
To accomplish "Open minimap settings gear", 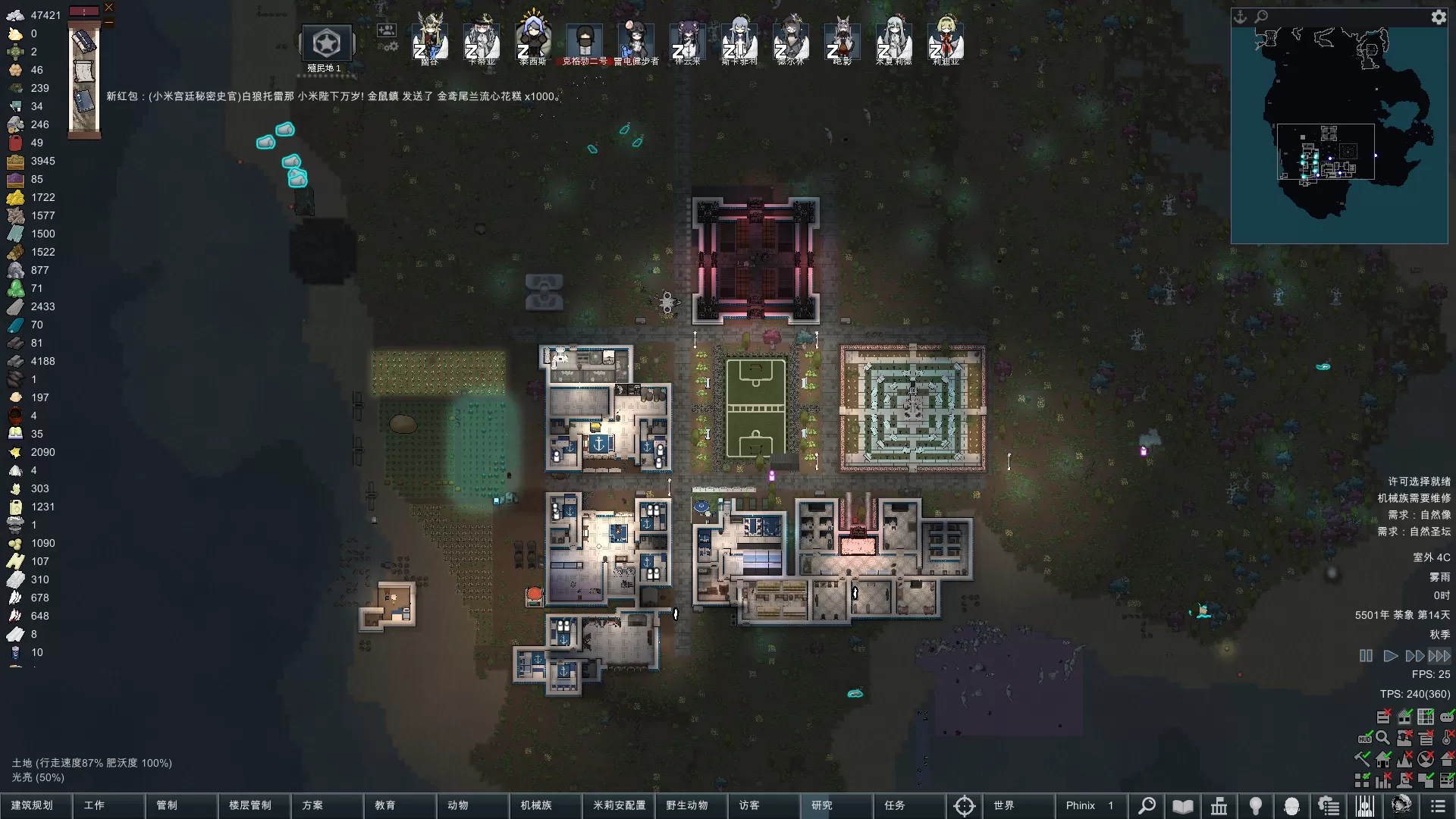I will pyautogui.click(x=1439, y=17).
